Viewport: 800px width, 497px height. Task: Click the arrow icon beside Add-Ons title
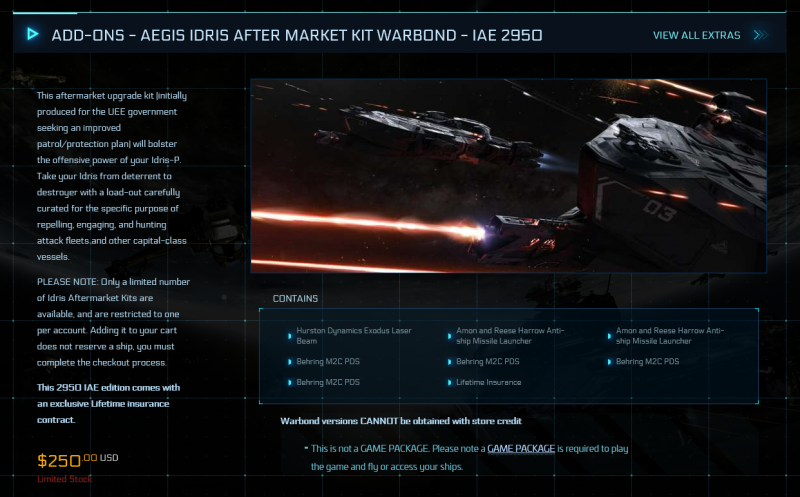pyautogui.click(x=33, y=34)
